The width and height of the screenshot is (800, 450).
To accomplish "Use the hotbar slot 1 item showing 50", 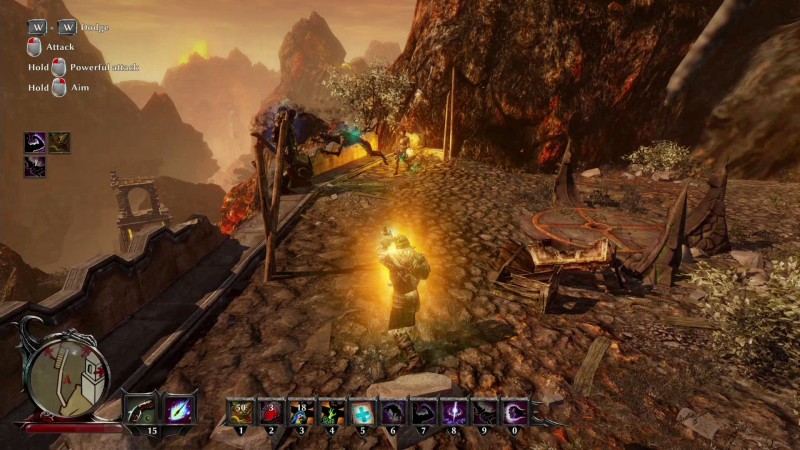I will click(241, 412).
